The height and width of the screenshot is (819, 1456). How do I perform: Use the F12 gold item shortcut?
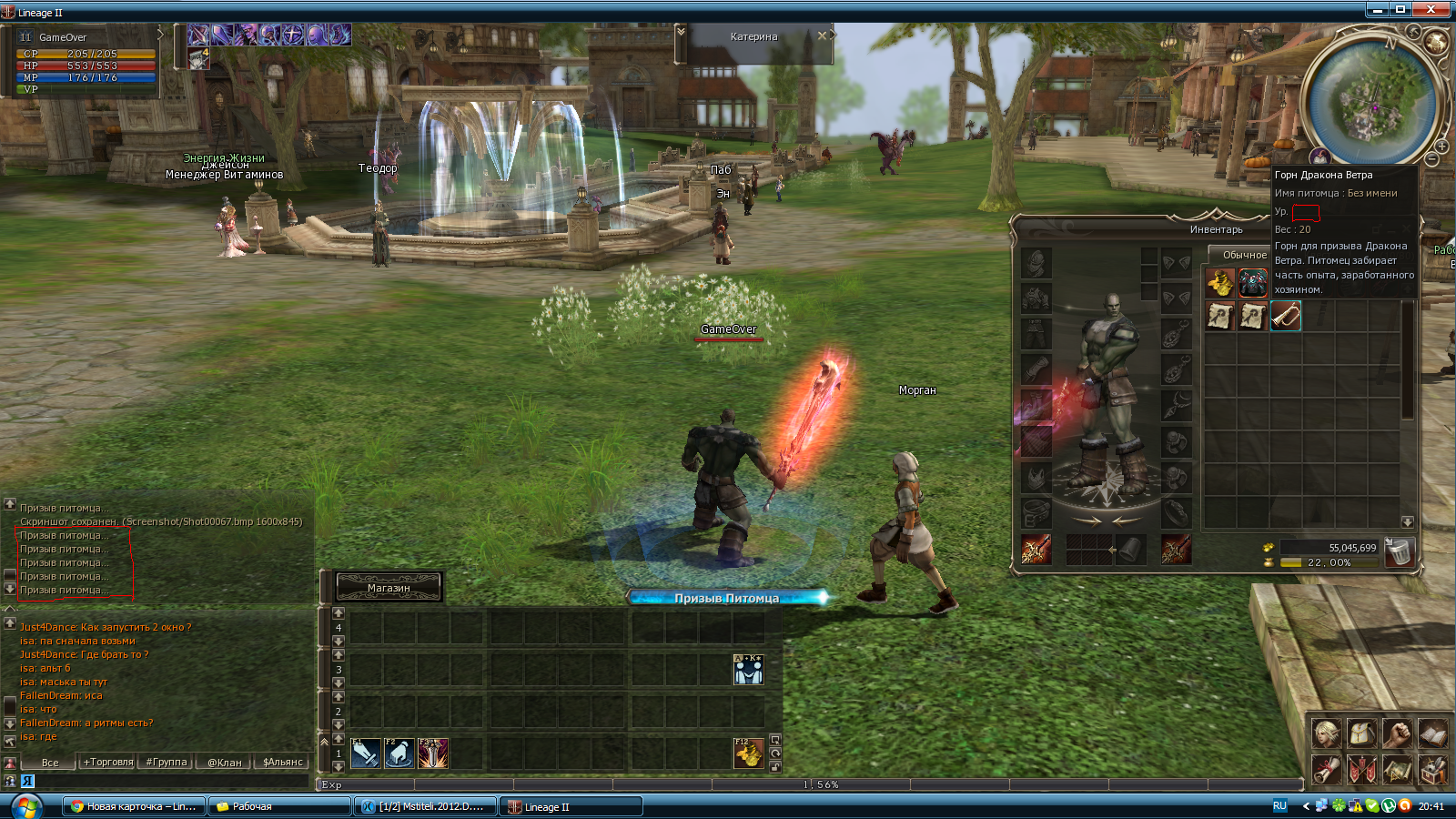[x=748, y=753]
